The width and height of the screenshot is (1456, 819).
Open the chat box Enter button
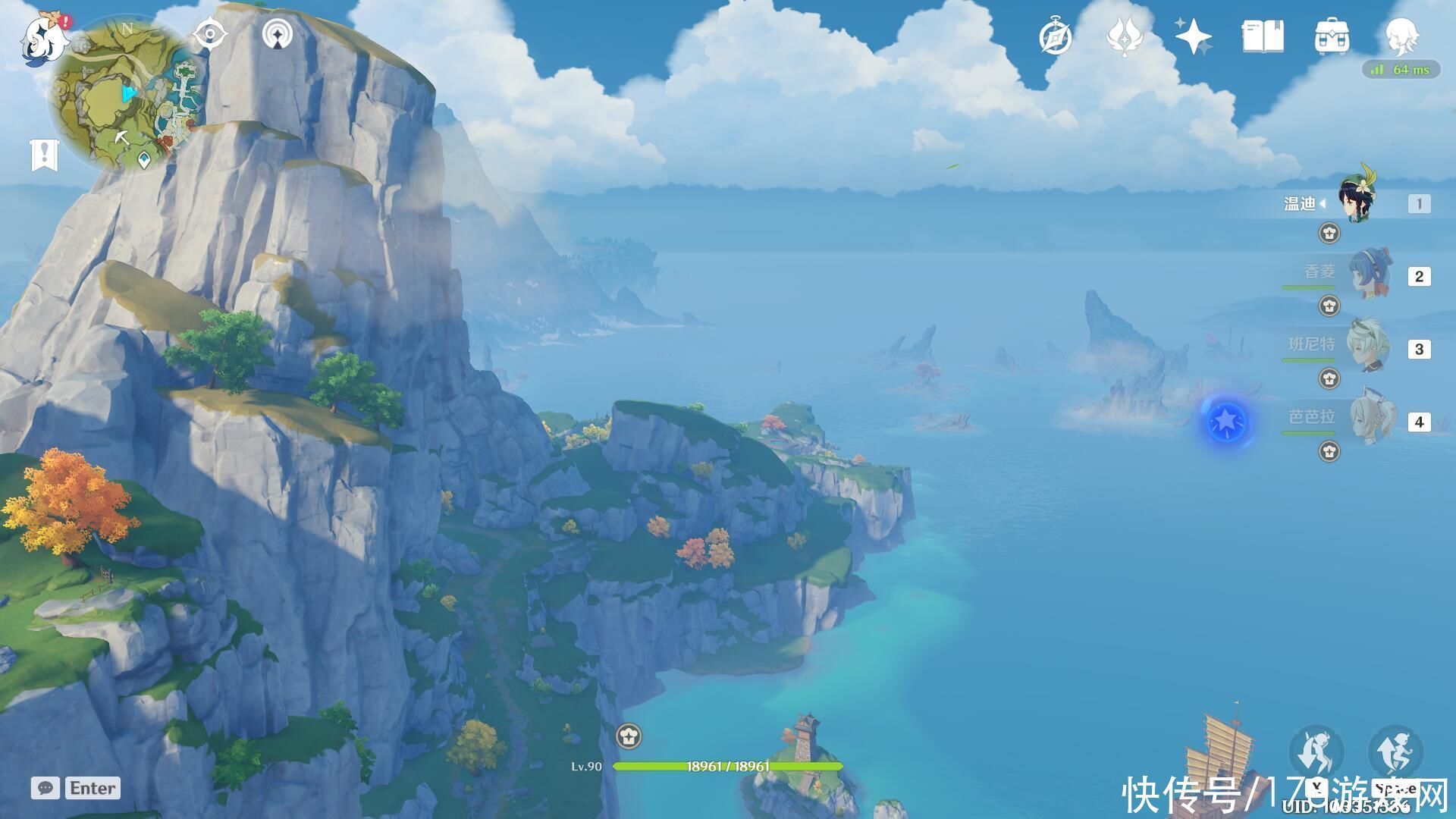coord(77,788)
